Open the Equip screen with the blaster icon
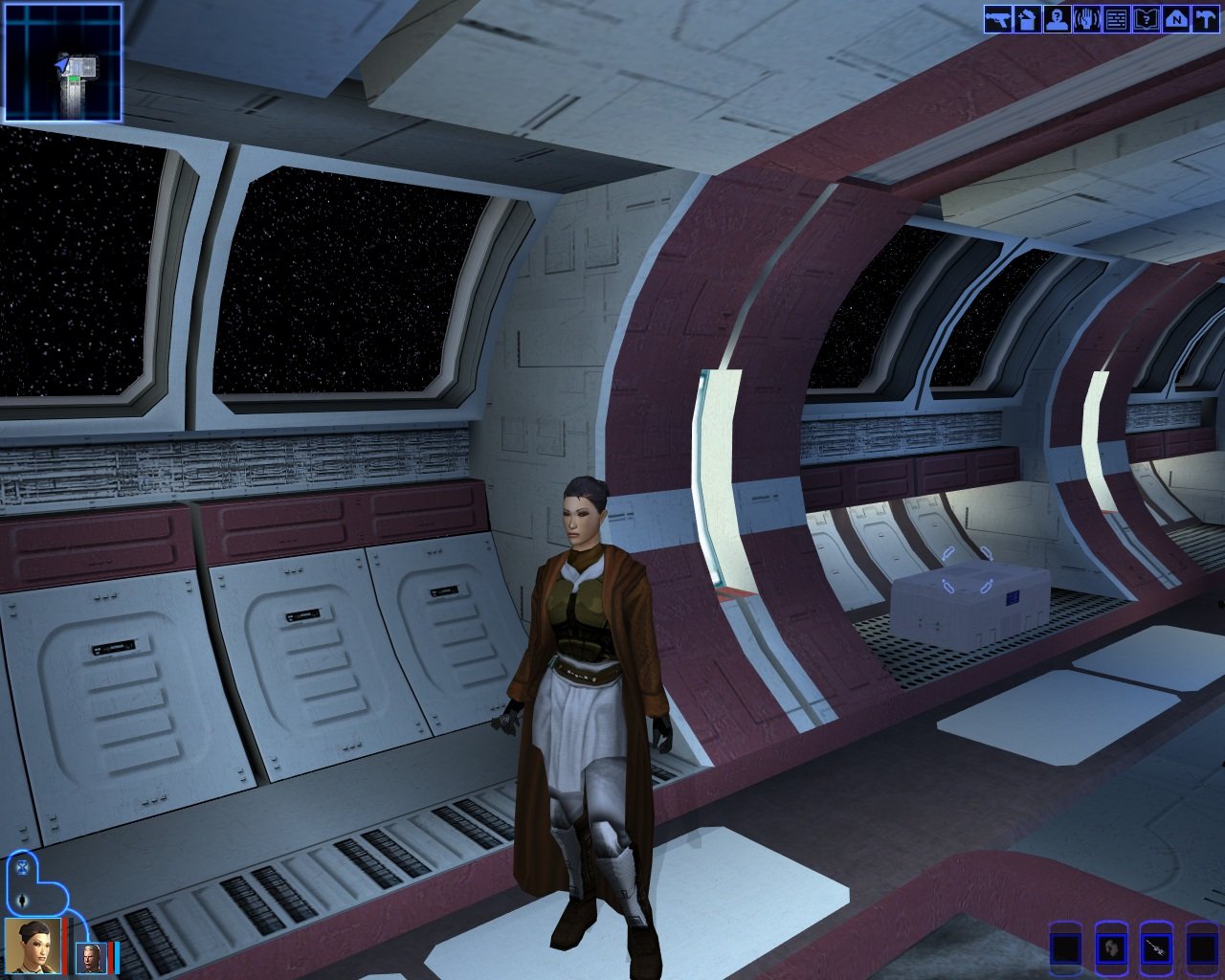Image resolution: width=1225 pixels, height=980 pixels. [x=998, y=19]
